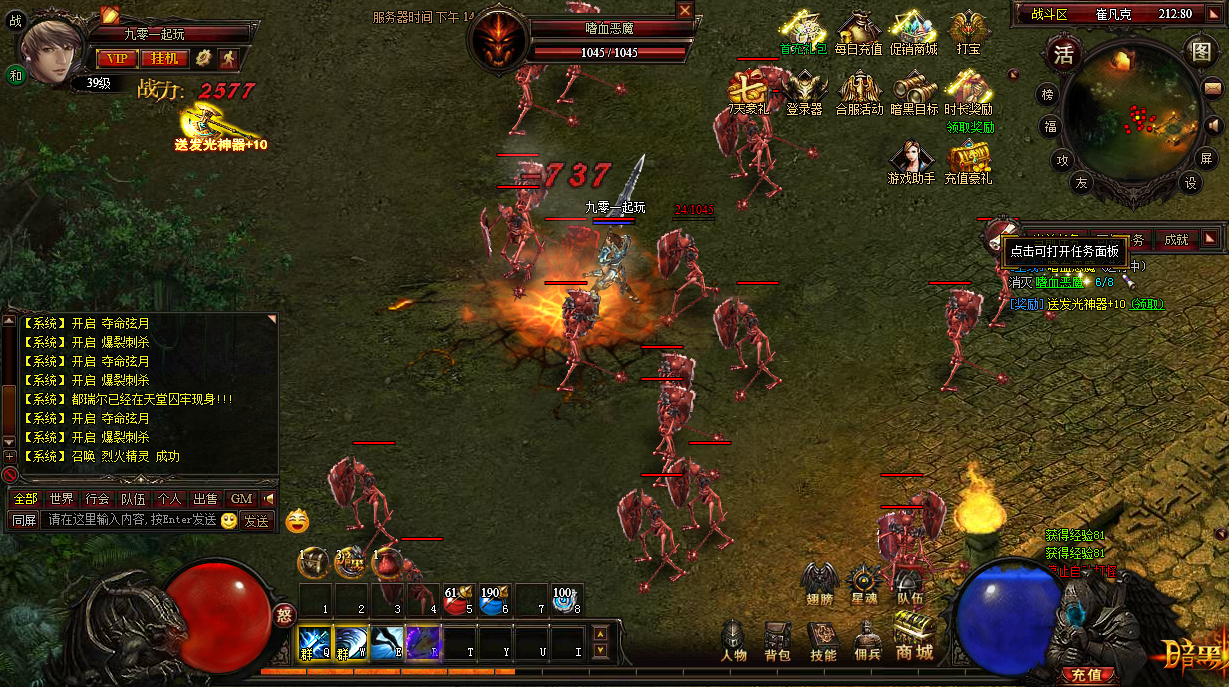
Task: Click the 发送 send button
Action: (x=257, y=520)
